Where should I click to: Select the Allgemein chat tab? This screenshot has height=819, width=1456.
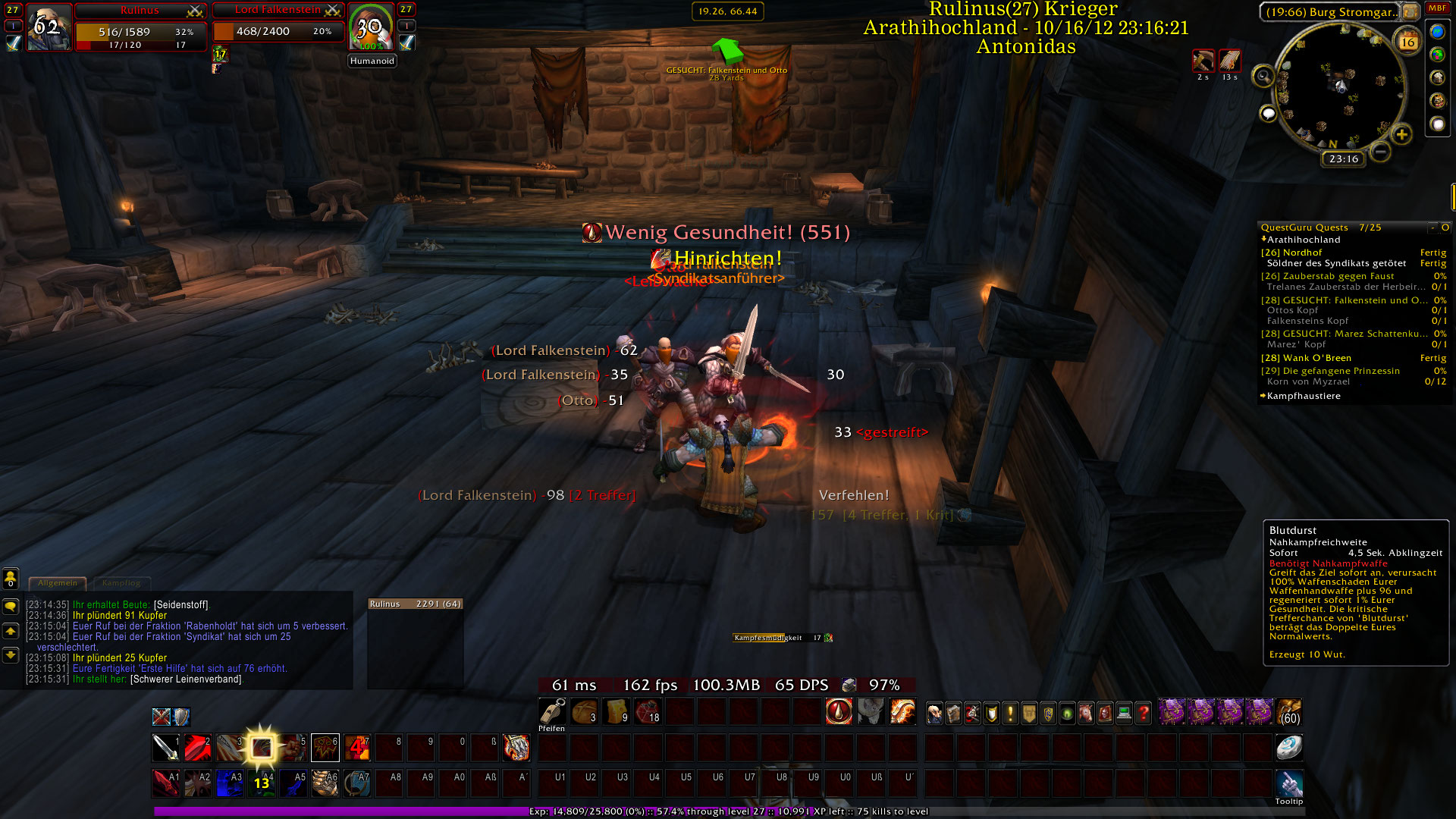click(x=58, y=583)
